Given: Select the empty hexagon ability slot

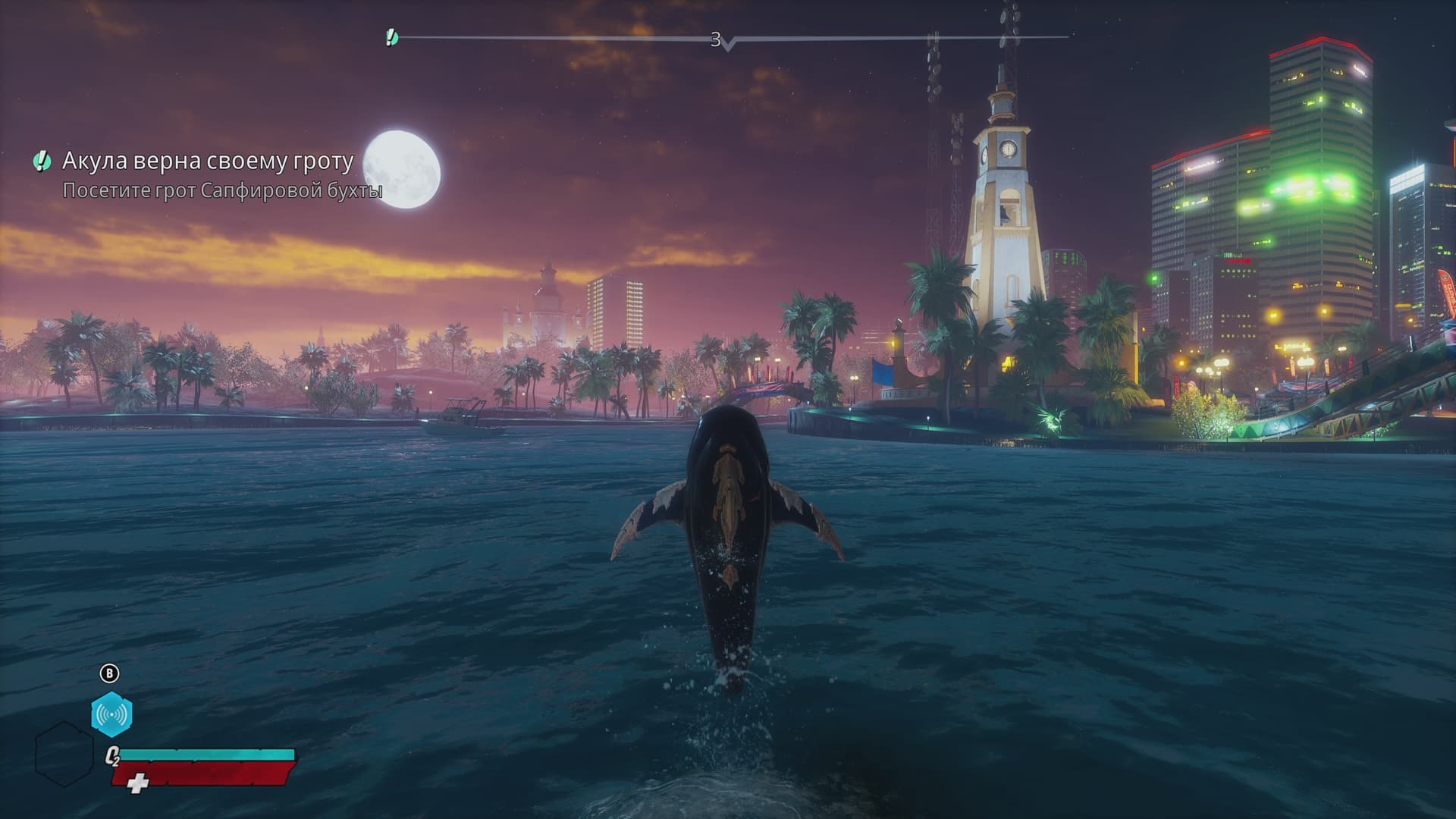Looking at the screenshot, I should [x=64, y=754].
